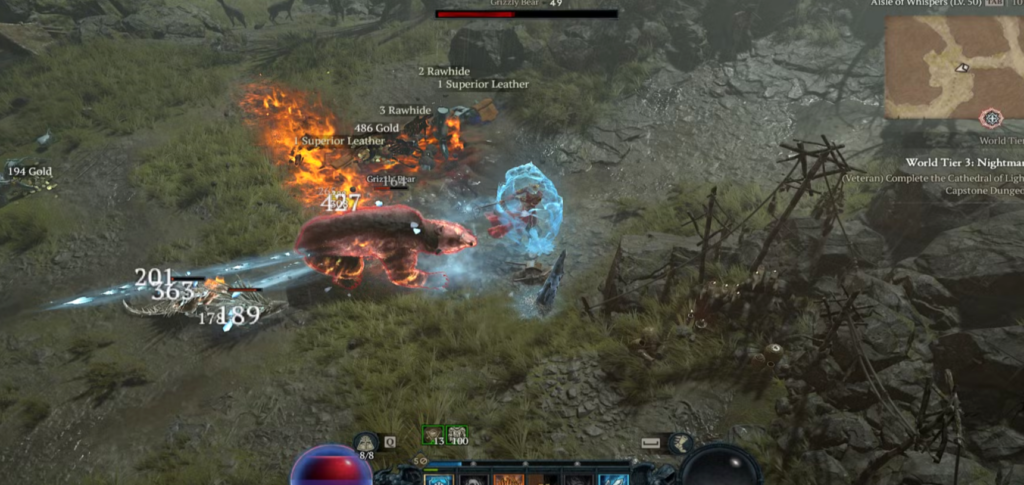The image size is (1024, 485).
Task: Activate the evade boot icon
Action: click(x=679, y=442)
